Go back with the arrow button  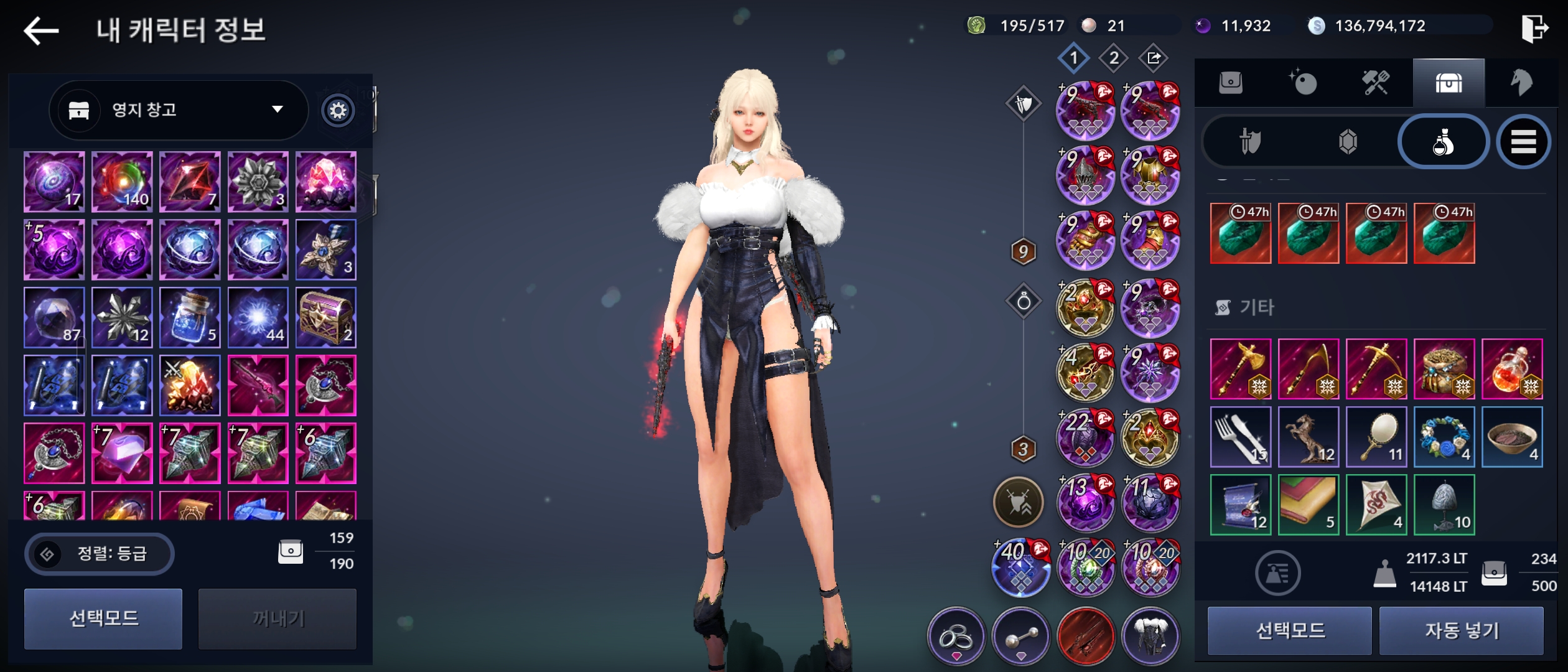point(41,30)
